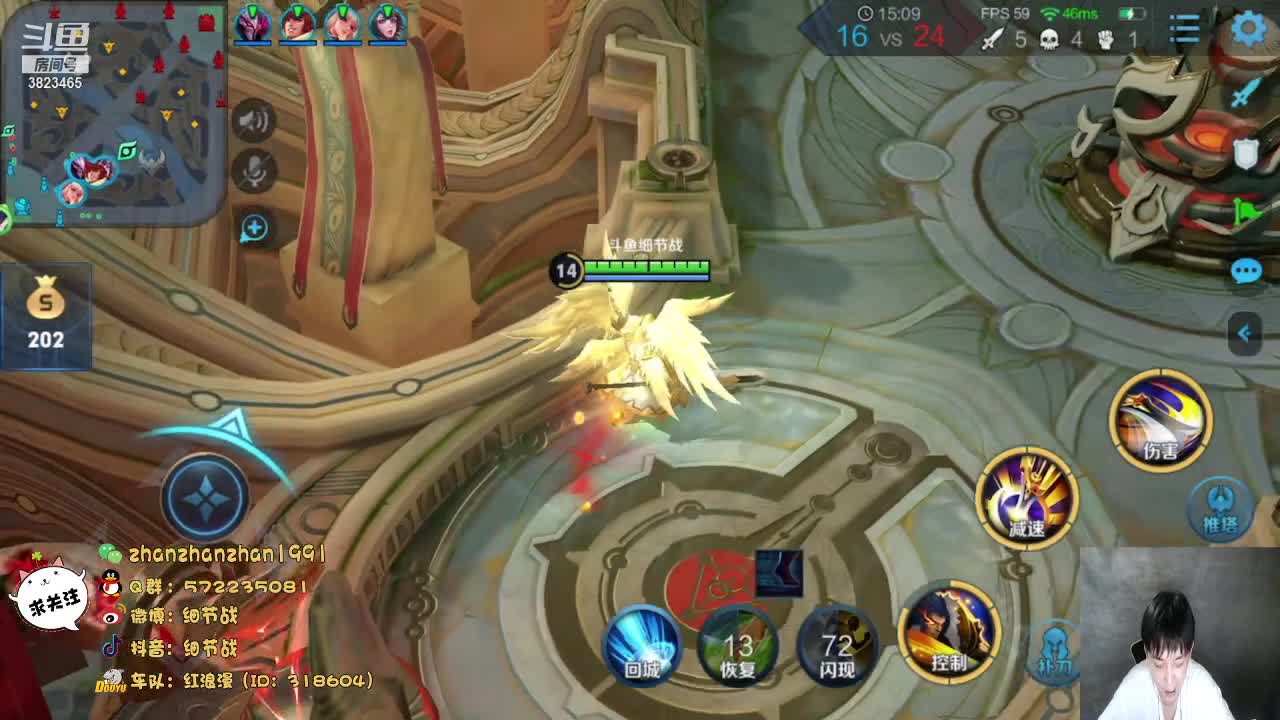Activate the 回城 recall ability
Screen dimensions: 1280x720
click(643, 643)
